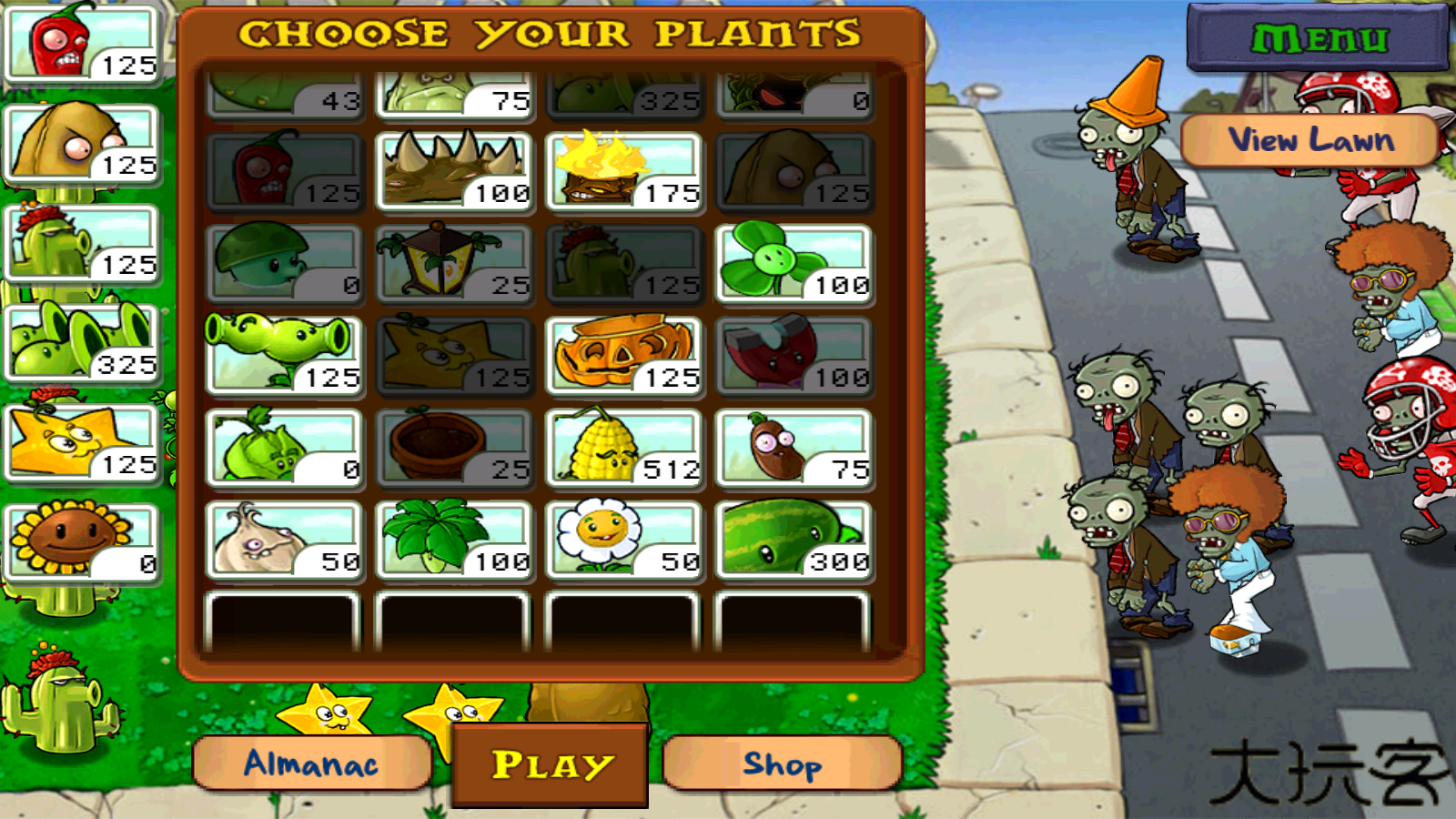The image size is (1456, 819).
Task: Select the Melon-pult seed packet
Action: coord(794,540)
